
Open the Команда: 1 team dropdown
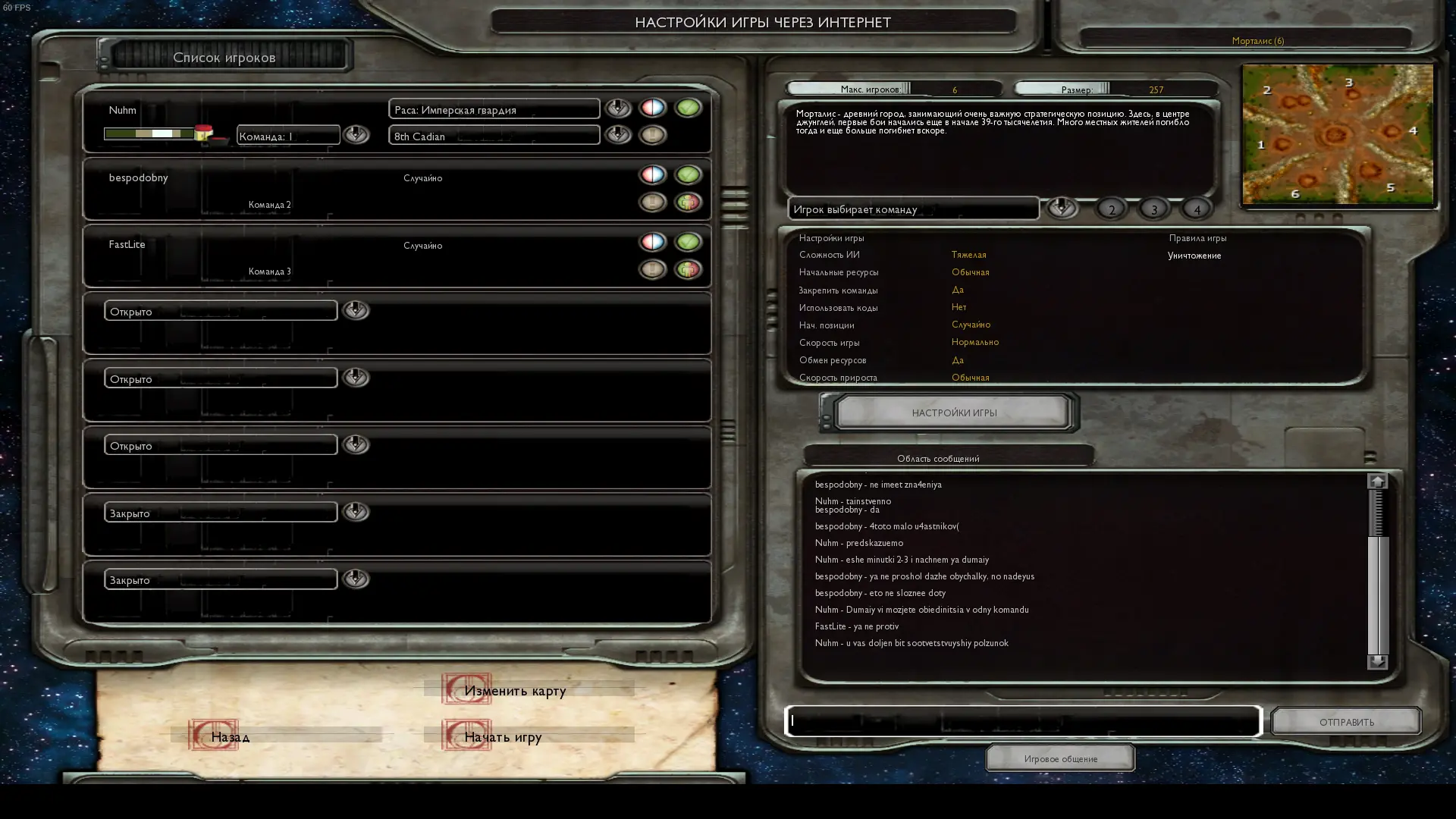coord(356,135)
